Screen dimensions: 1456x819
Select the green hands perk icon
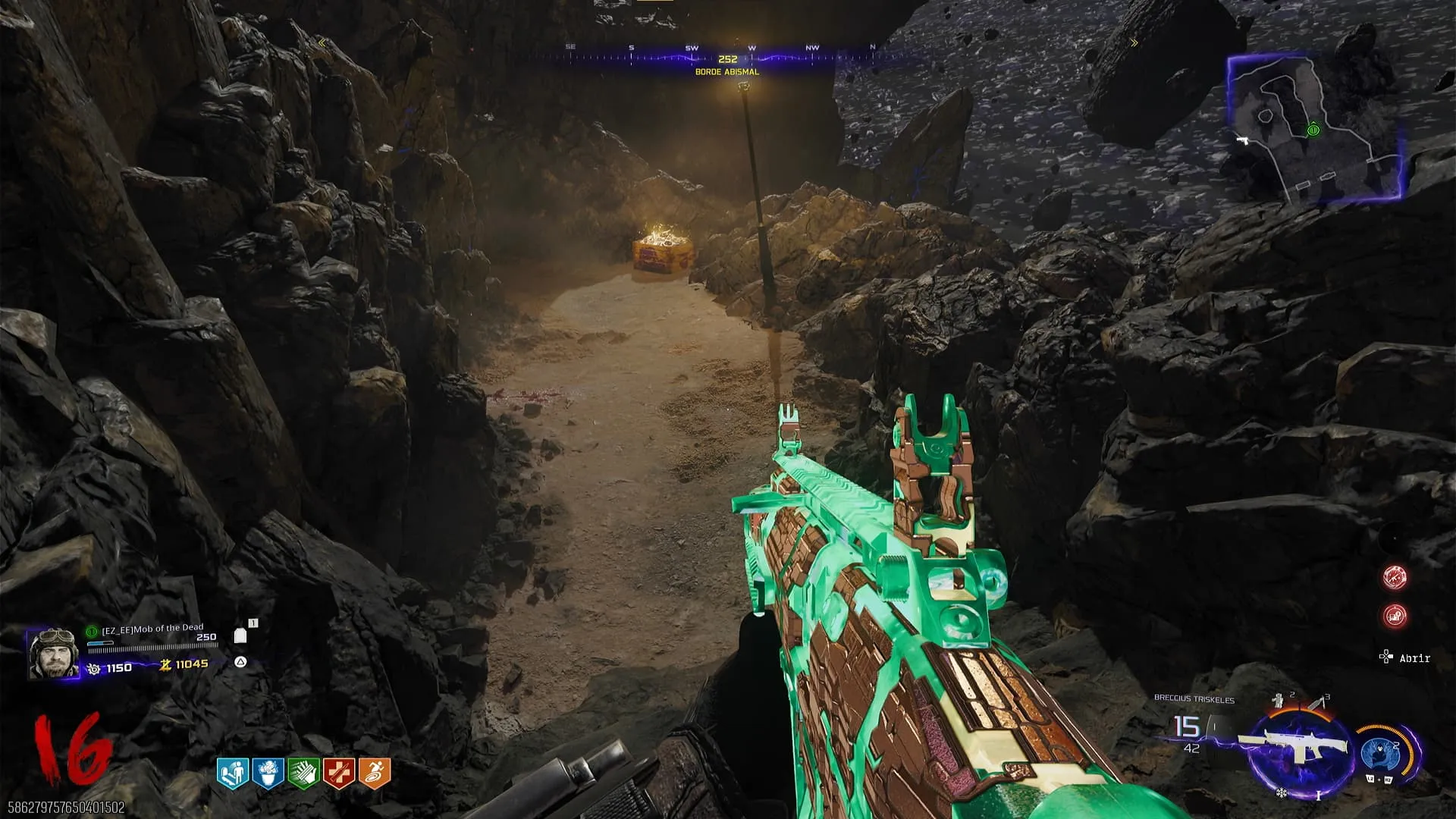pos(303,773)
